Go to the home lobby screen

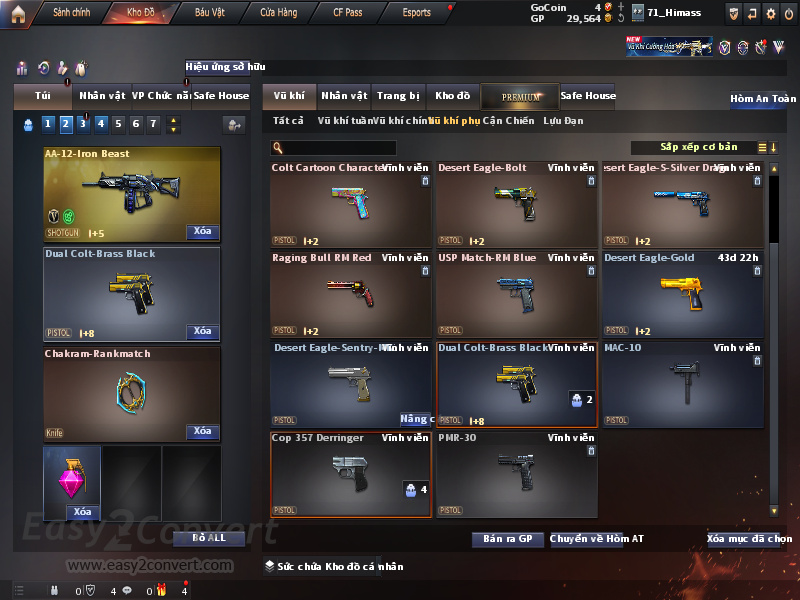pyautogui.click(x=17, y=13)
